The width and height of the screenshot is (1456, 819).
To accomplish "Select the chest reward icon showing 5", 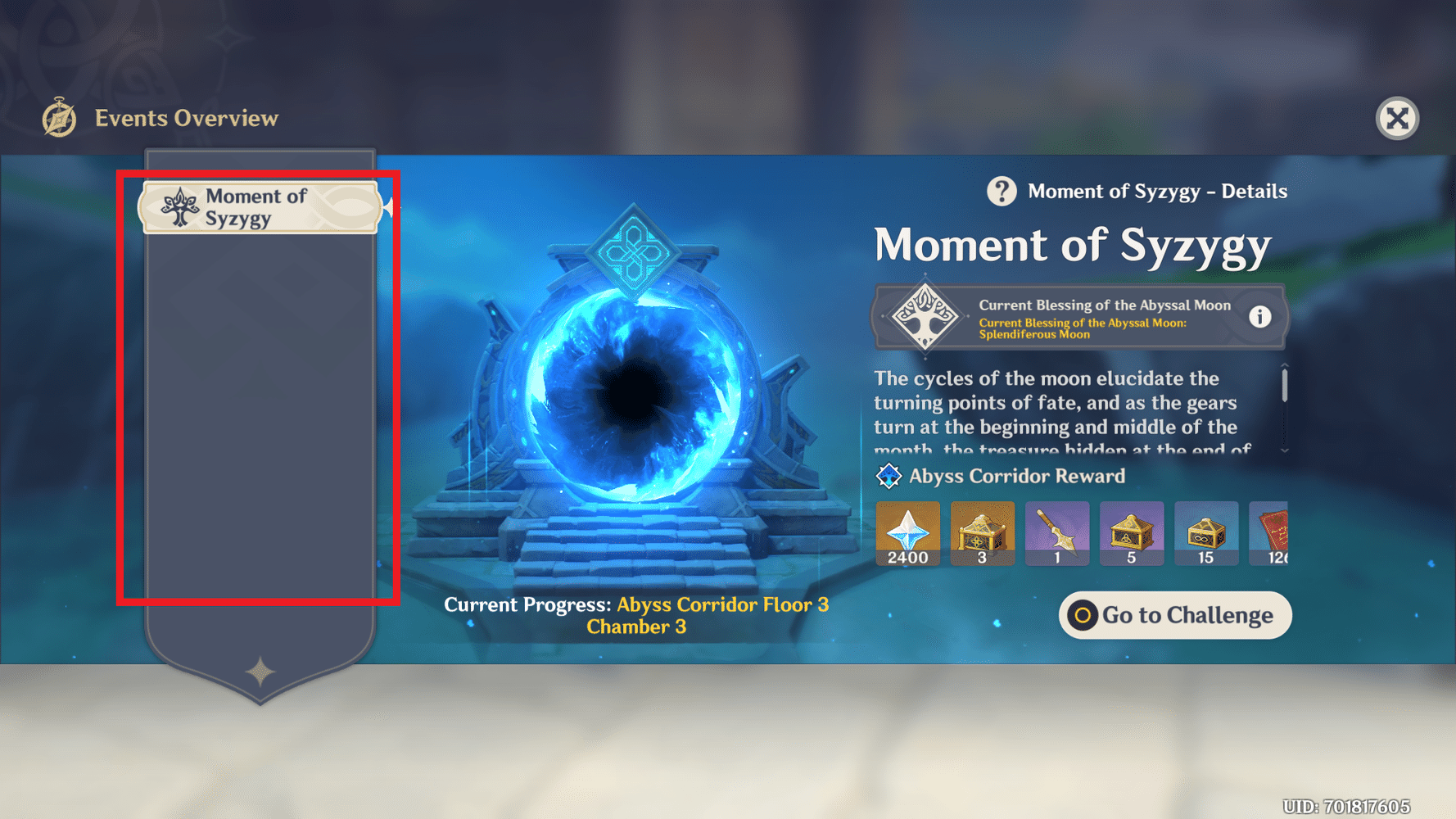I will pos(1132,532).
